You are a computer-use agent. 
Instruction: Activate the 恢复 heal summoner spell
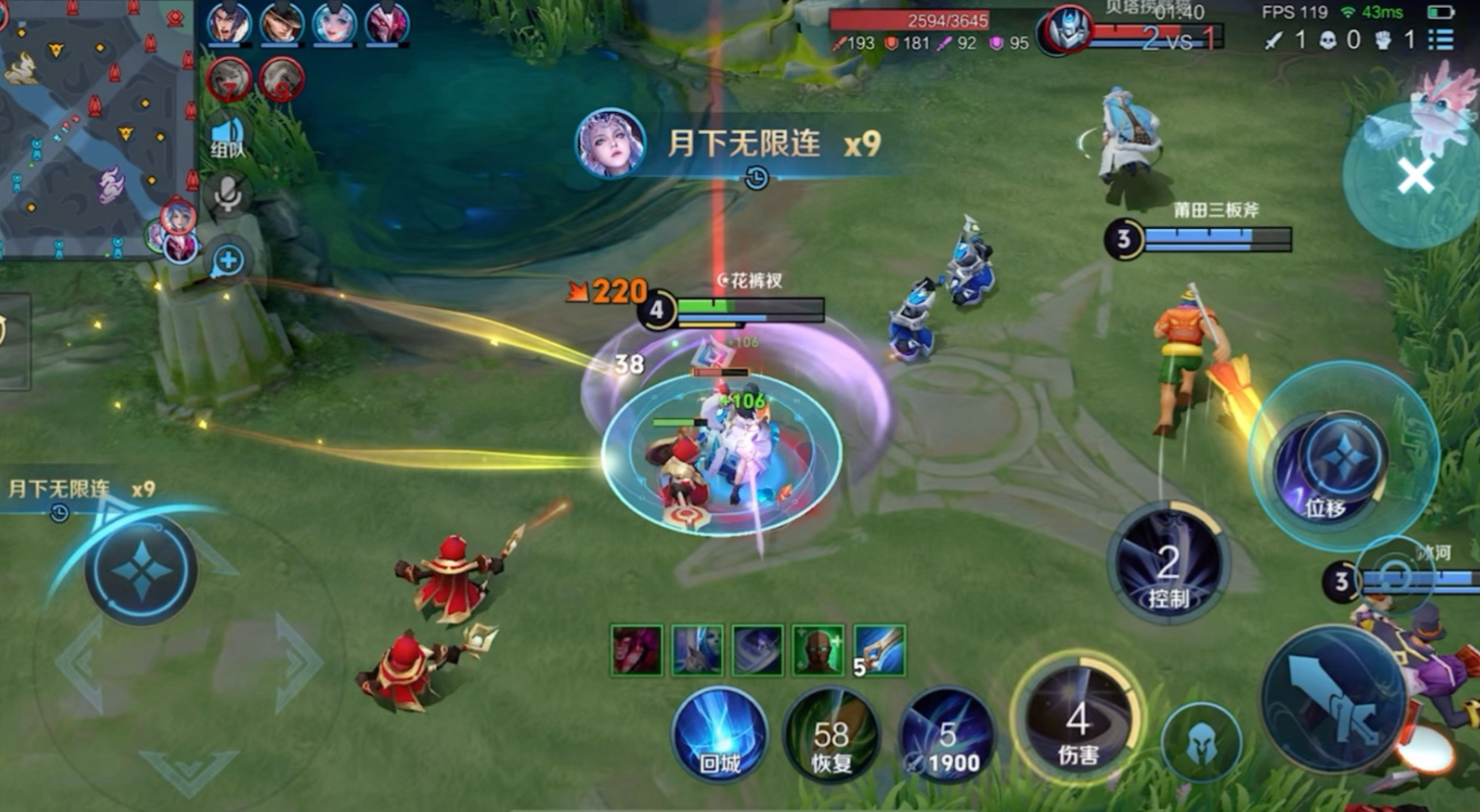(831, 737)
